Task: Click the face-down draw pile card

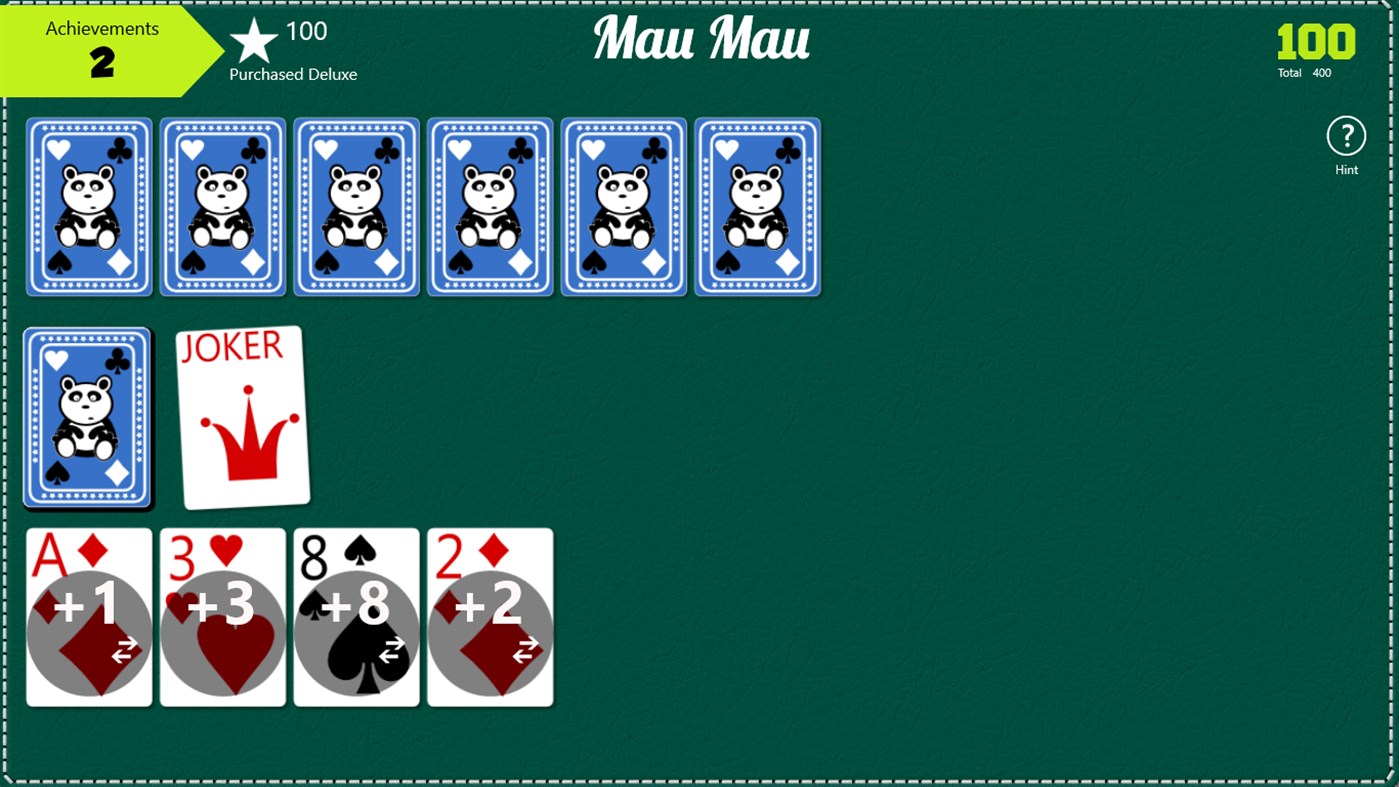Action: tap(88, 418)
